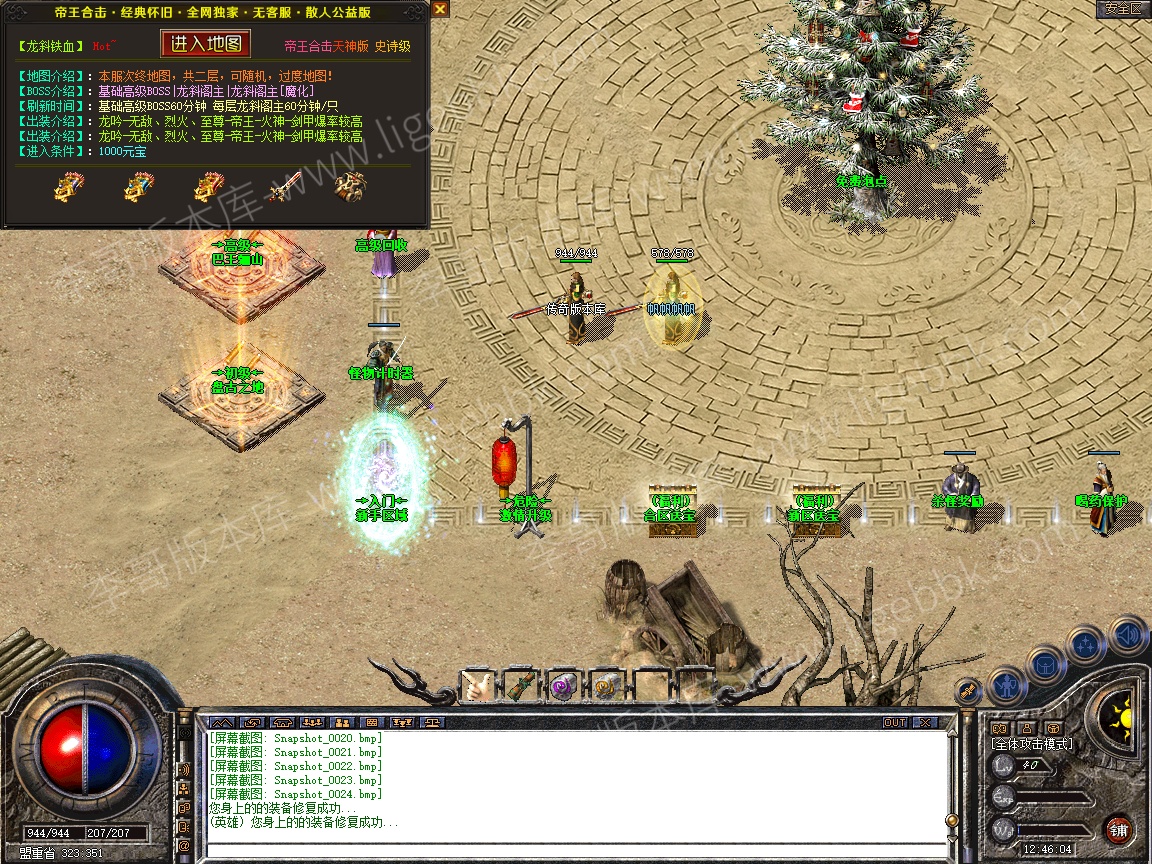Image resolution: width=1152 pixels, height=864 pixels.
Task: Toggle sound with the speaker button
Action: pos(1128,634)
